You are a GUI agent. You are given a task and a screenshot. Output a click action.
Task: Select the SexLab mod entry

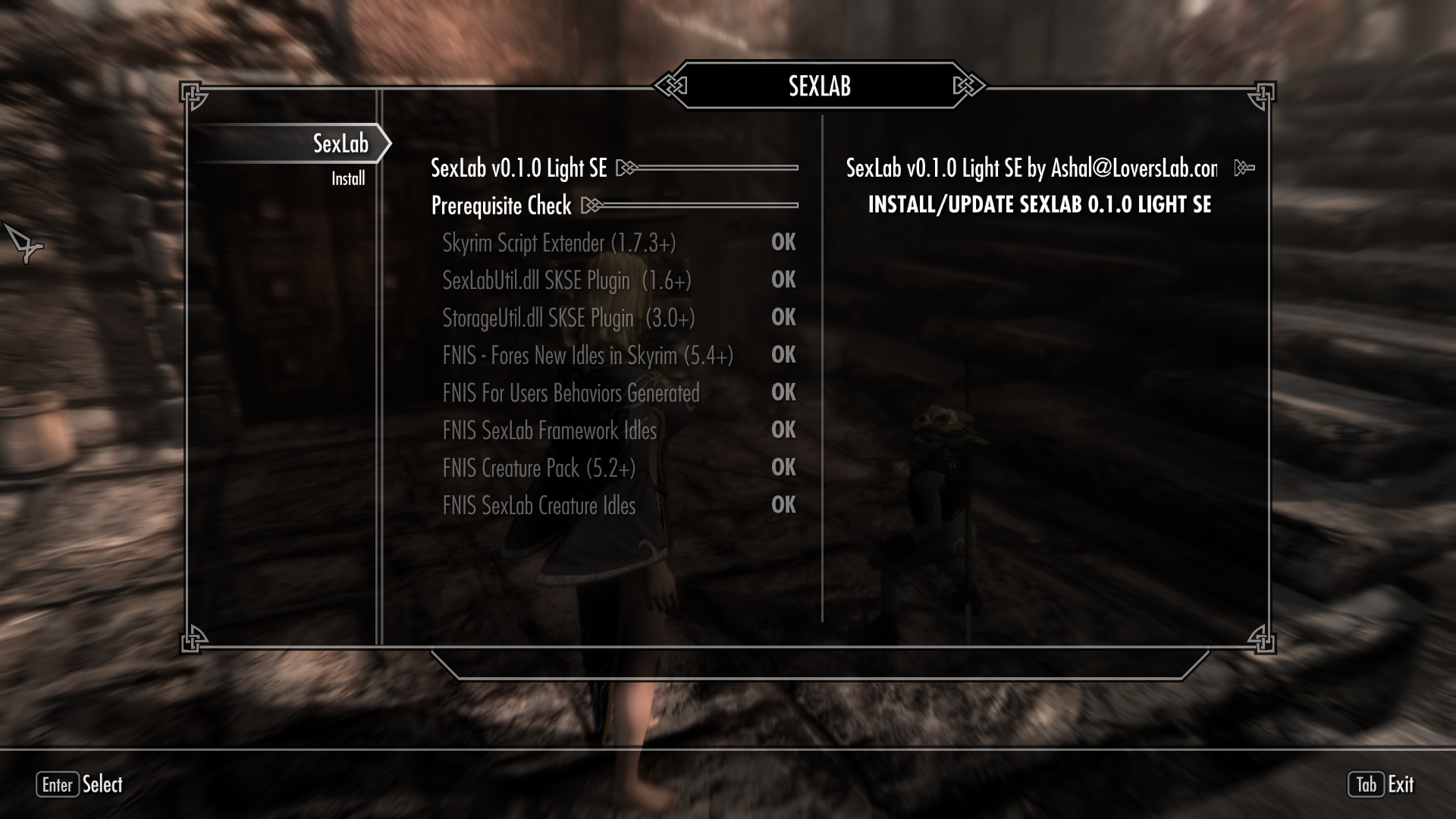(x=340, y=143)
